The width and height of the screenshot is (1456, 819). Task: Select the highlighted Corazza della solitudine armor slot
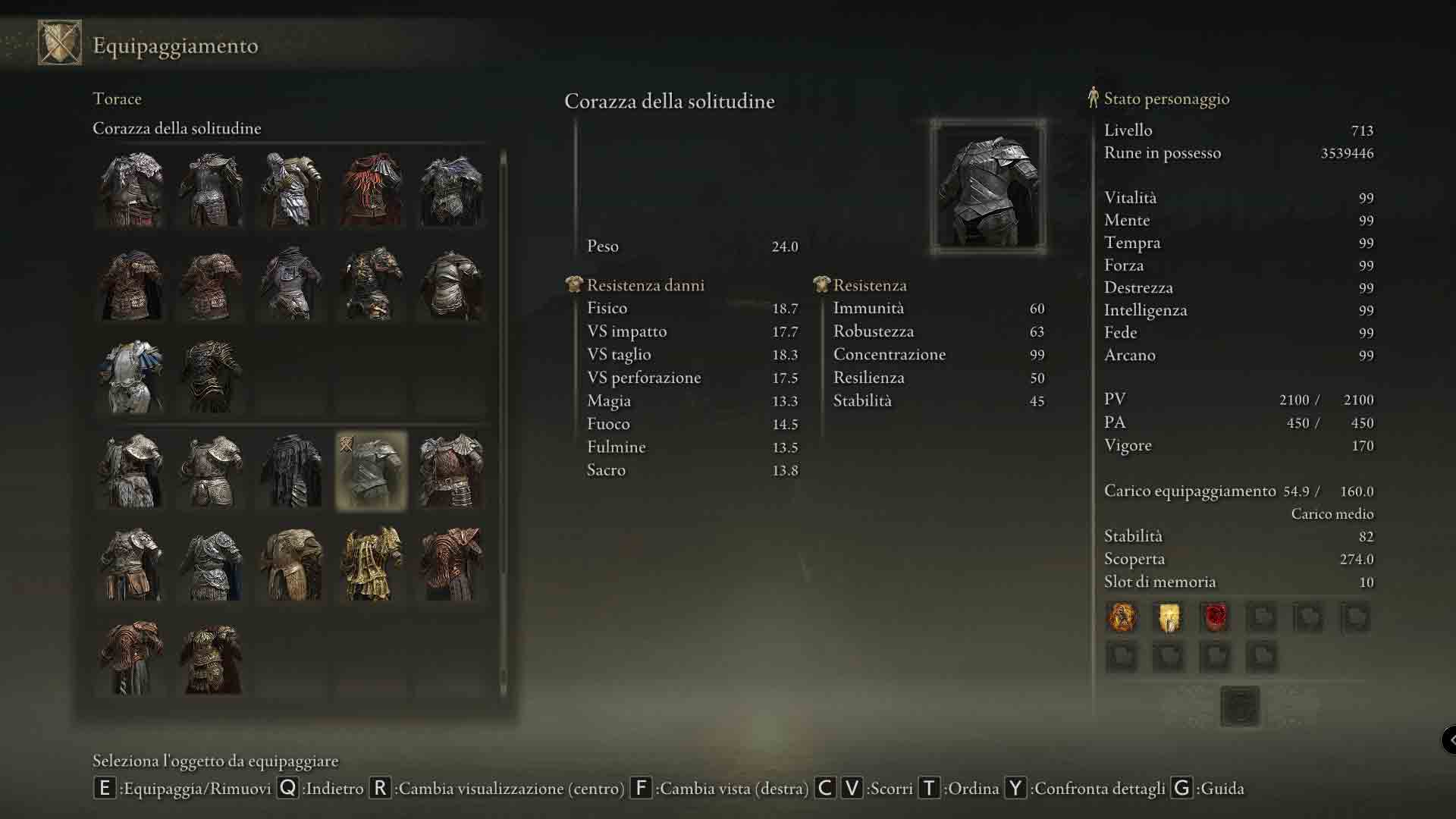pyautogui.click(x=371, y=471)
